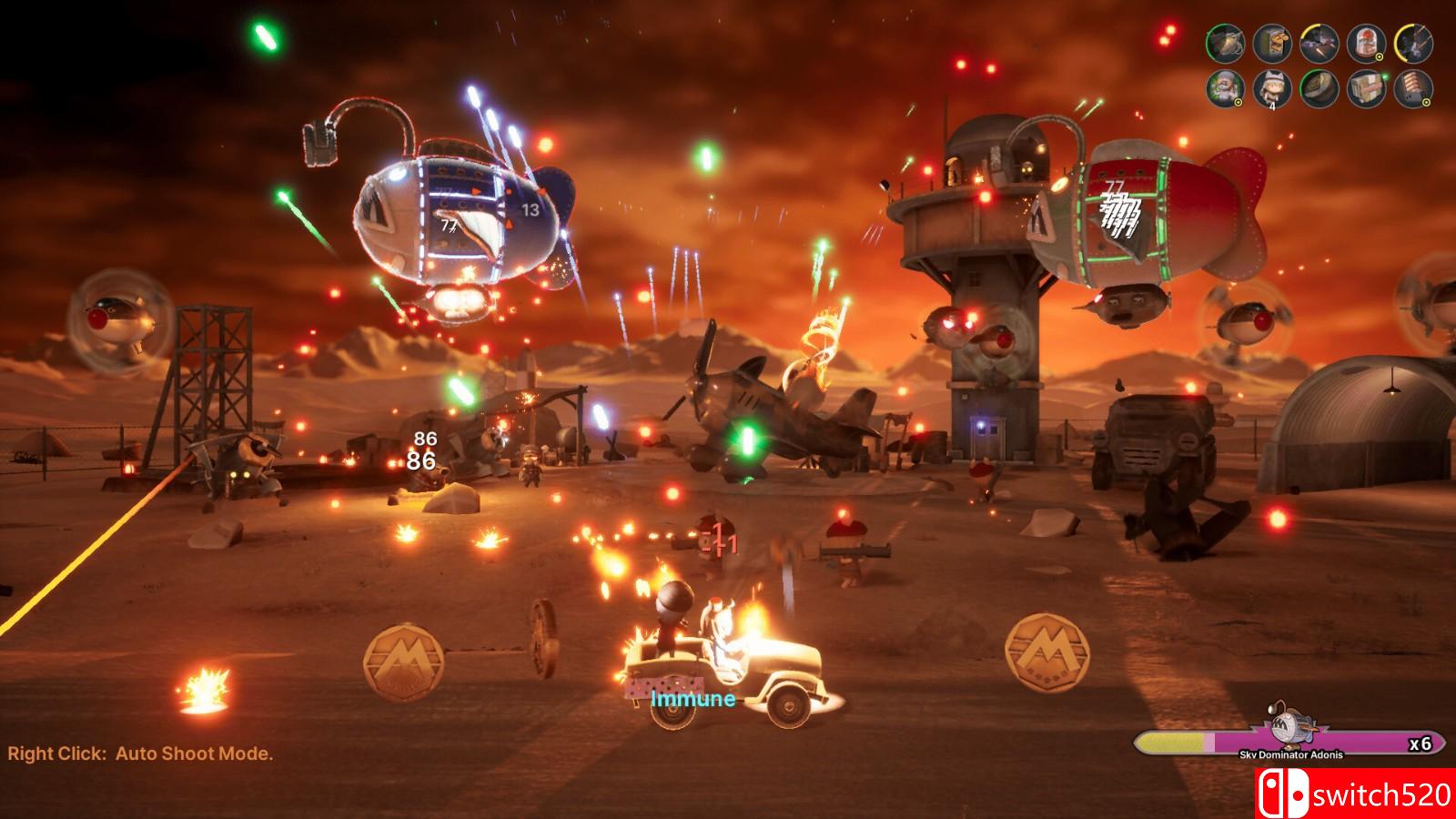
Task: Select the twin-barrel gun icon
Action: tap(1412, 42)
